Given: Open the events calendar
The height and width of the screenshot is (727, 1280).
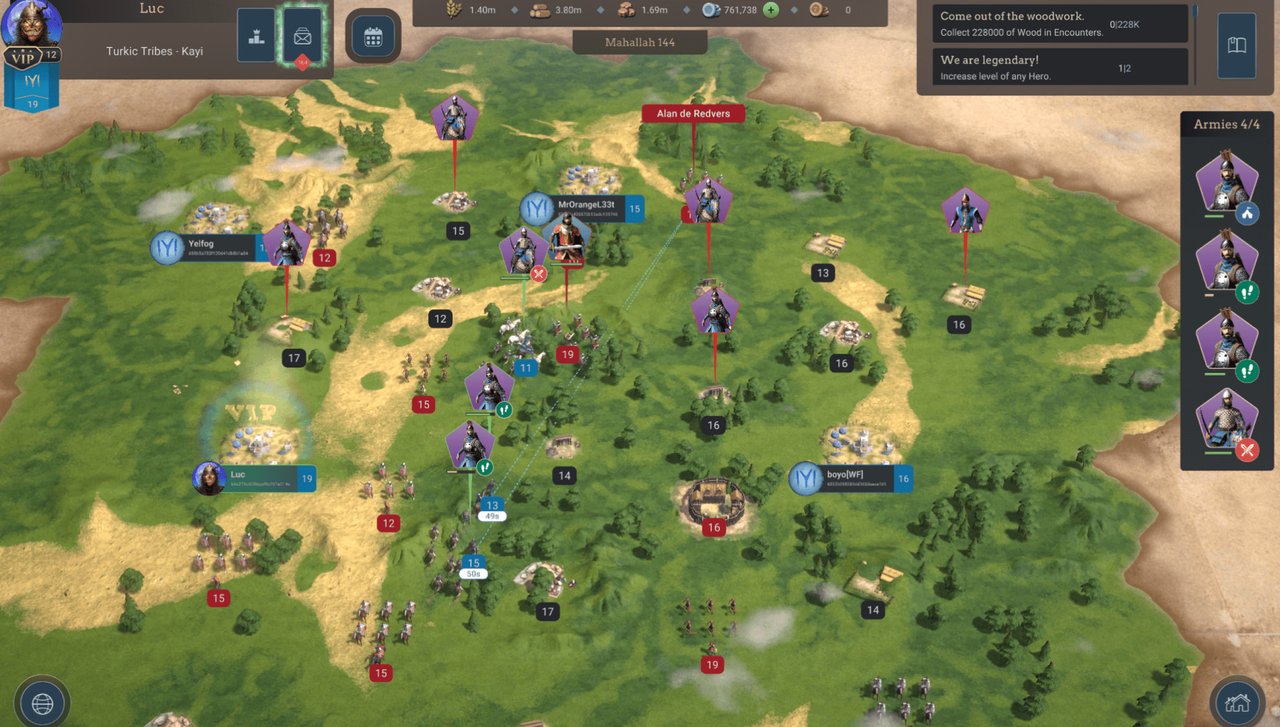Looking at the screenshot, I should 373,38.
